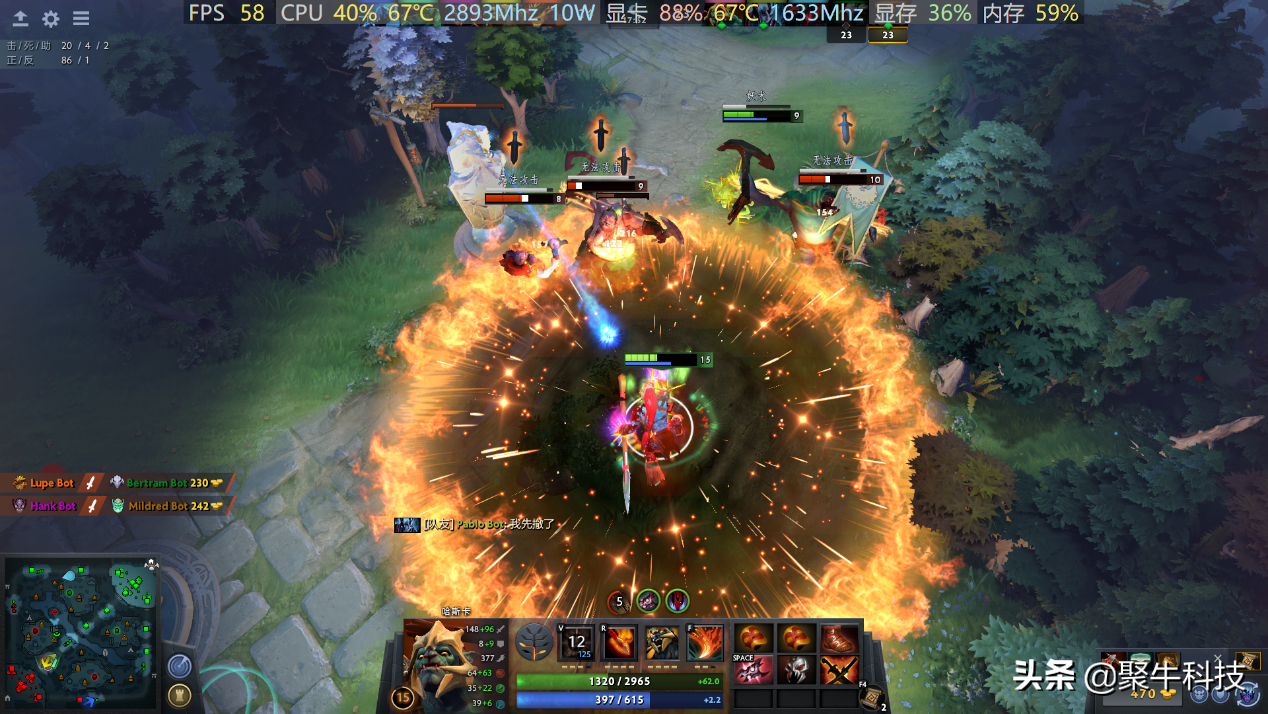The height and width of the screenshot is (714, 1268).
Task: Open the hamburger menu at top left
Action: 81,18
